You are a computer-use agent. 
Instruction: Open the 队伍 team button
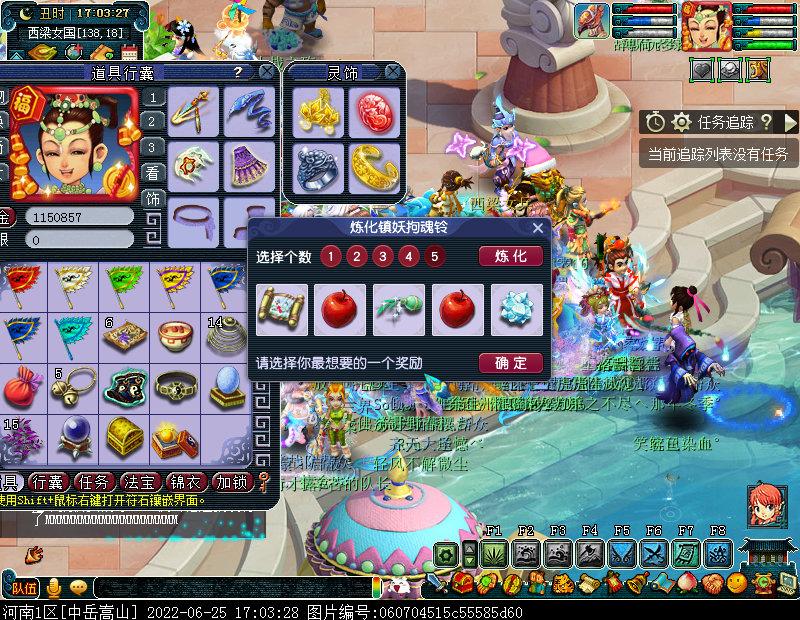(24, 587)
